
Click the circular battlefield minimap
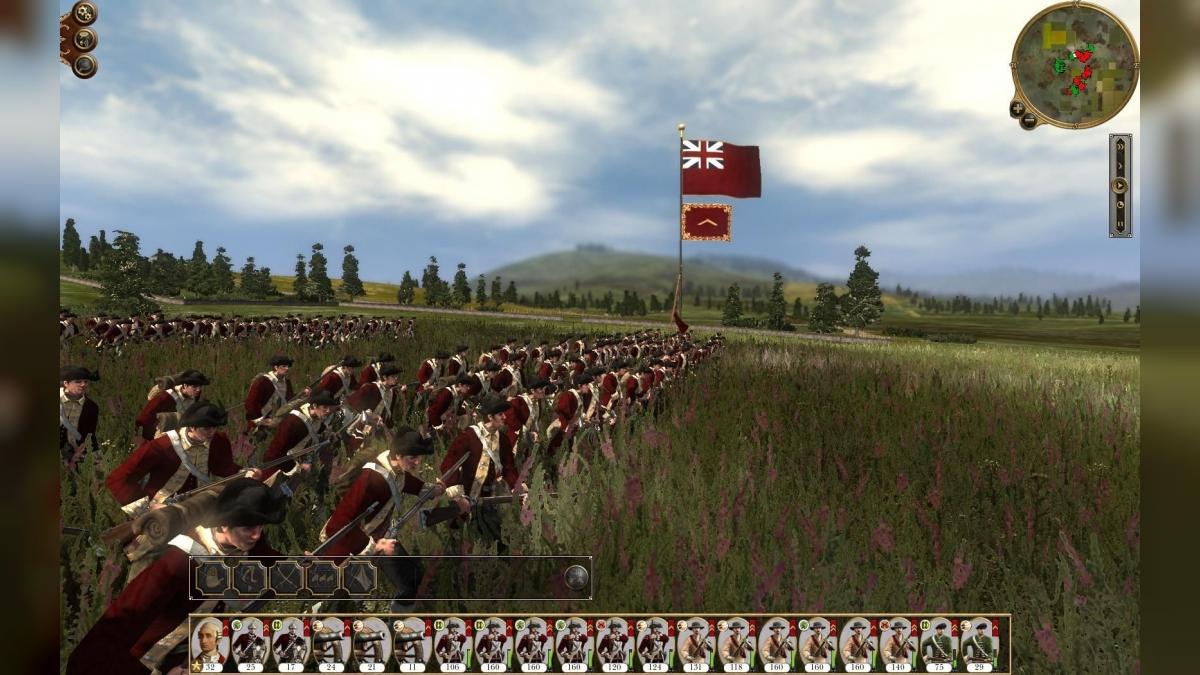[x=1074, y=62]
